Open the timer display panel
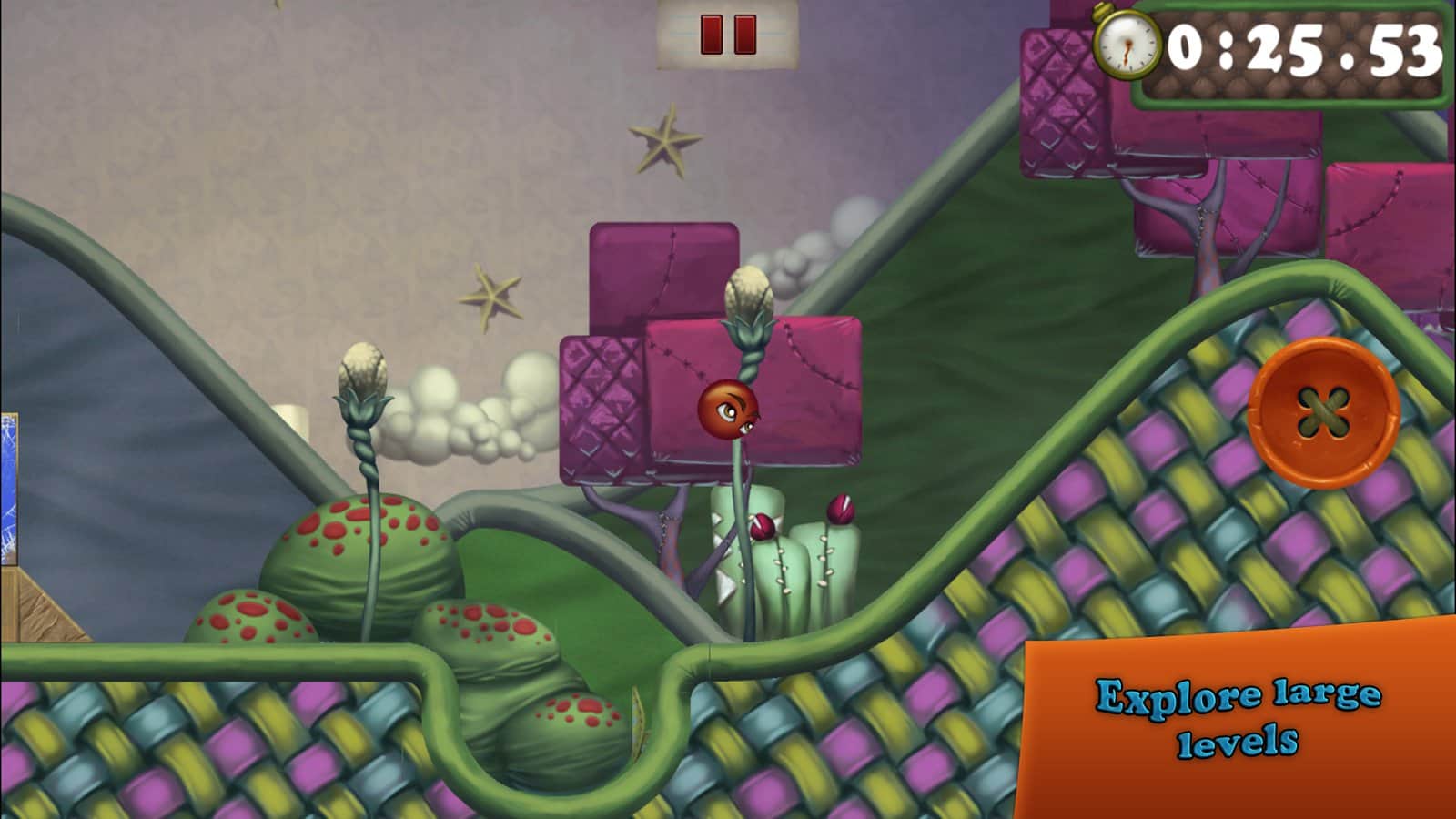The image size is (1456, 819). click(1292, 50)
